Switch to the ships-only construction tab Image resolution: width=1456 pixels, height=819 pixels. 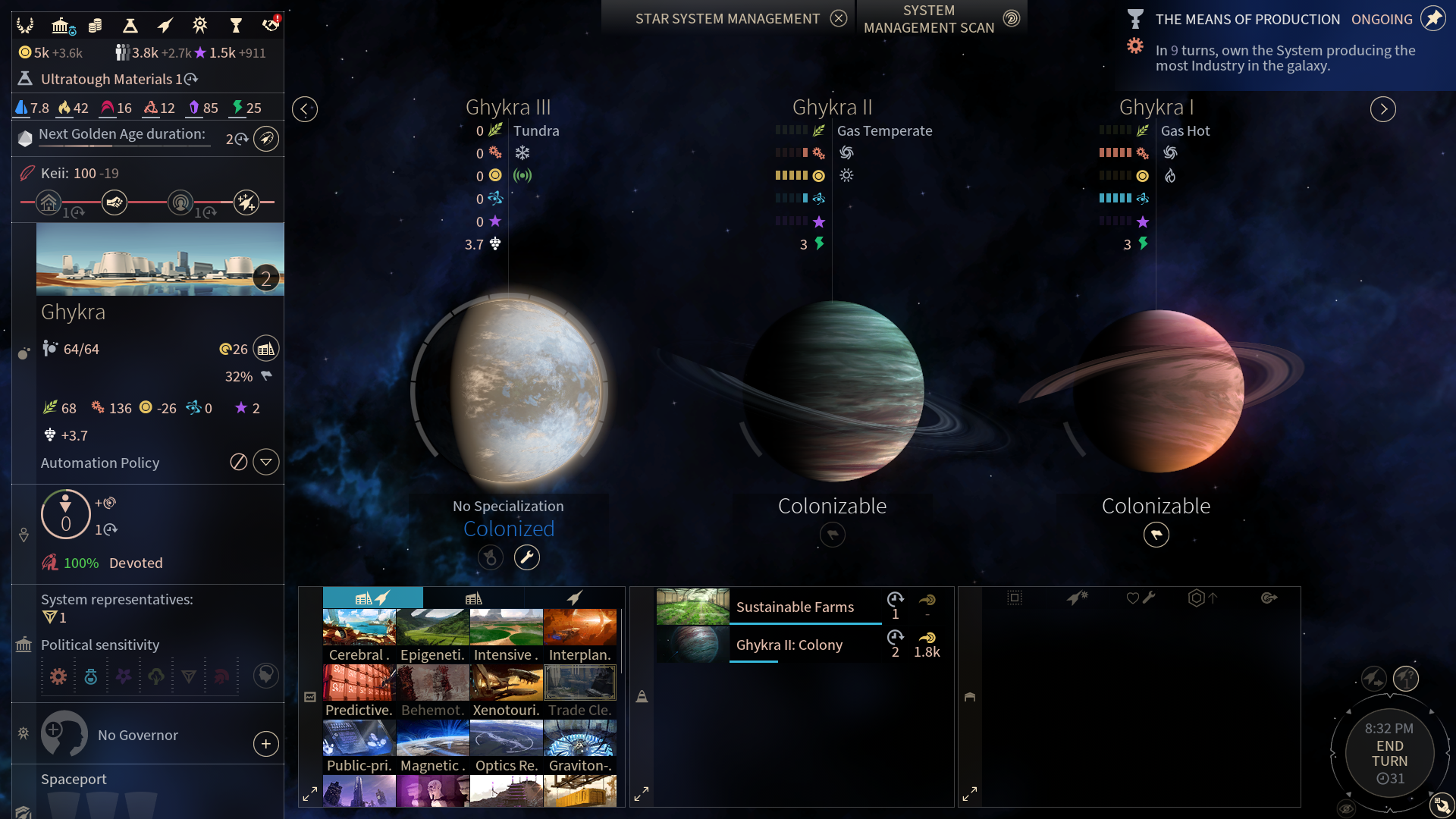point(574,598)
